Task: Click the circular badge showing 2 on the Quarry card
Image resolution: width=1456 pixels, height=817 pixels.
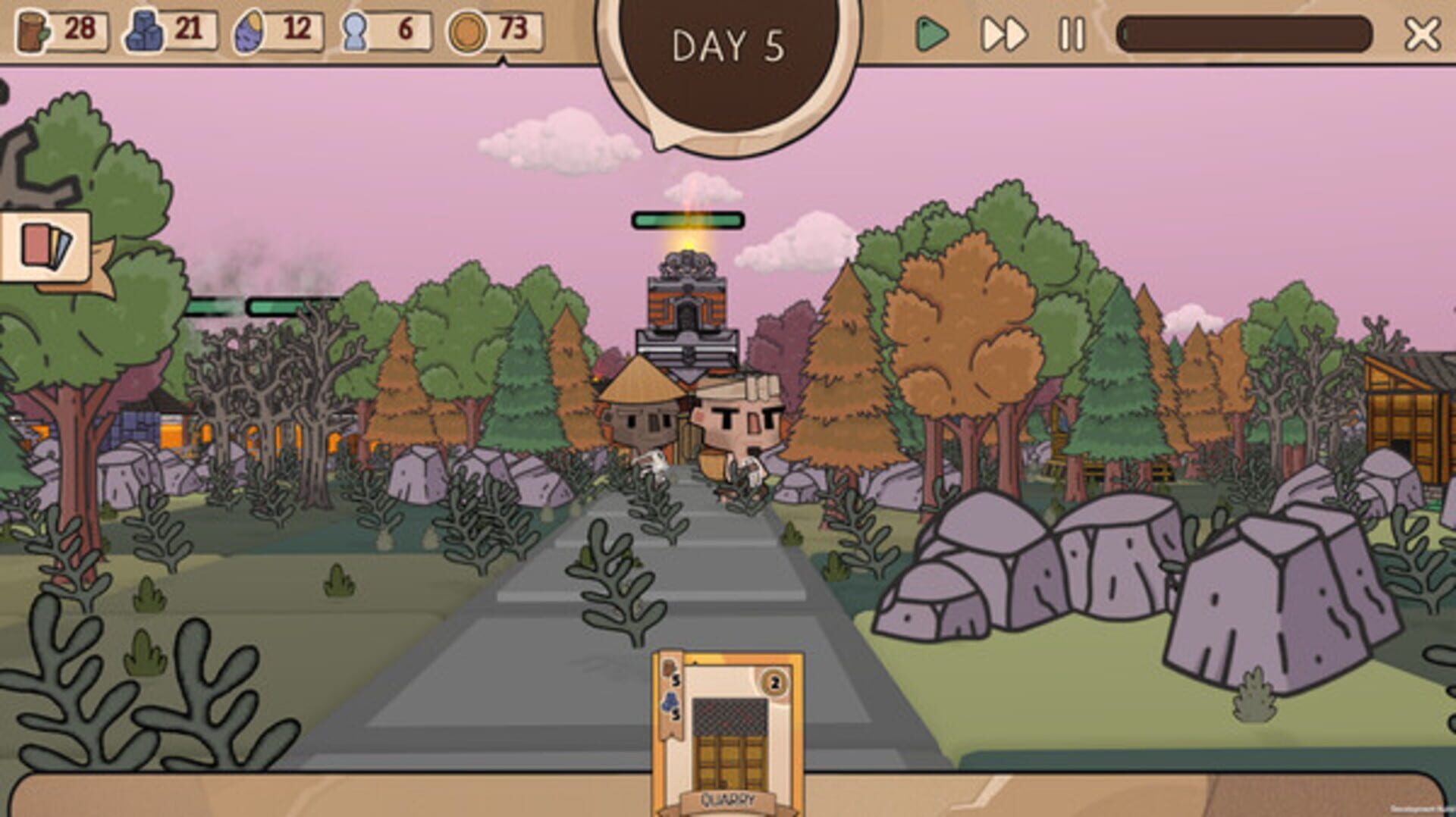Action: tap(772, 681)
